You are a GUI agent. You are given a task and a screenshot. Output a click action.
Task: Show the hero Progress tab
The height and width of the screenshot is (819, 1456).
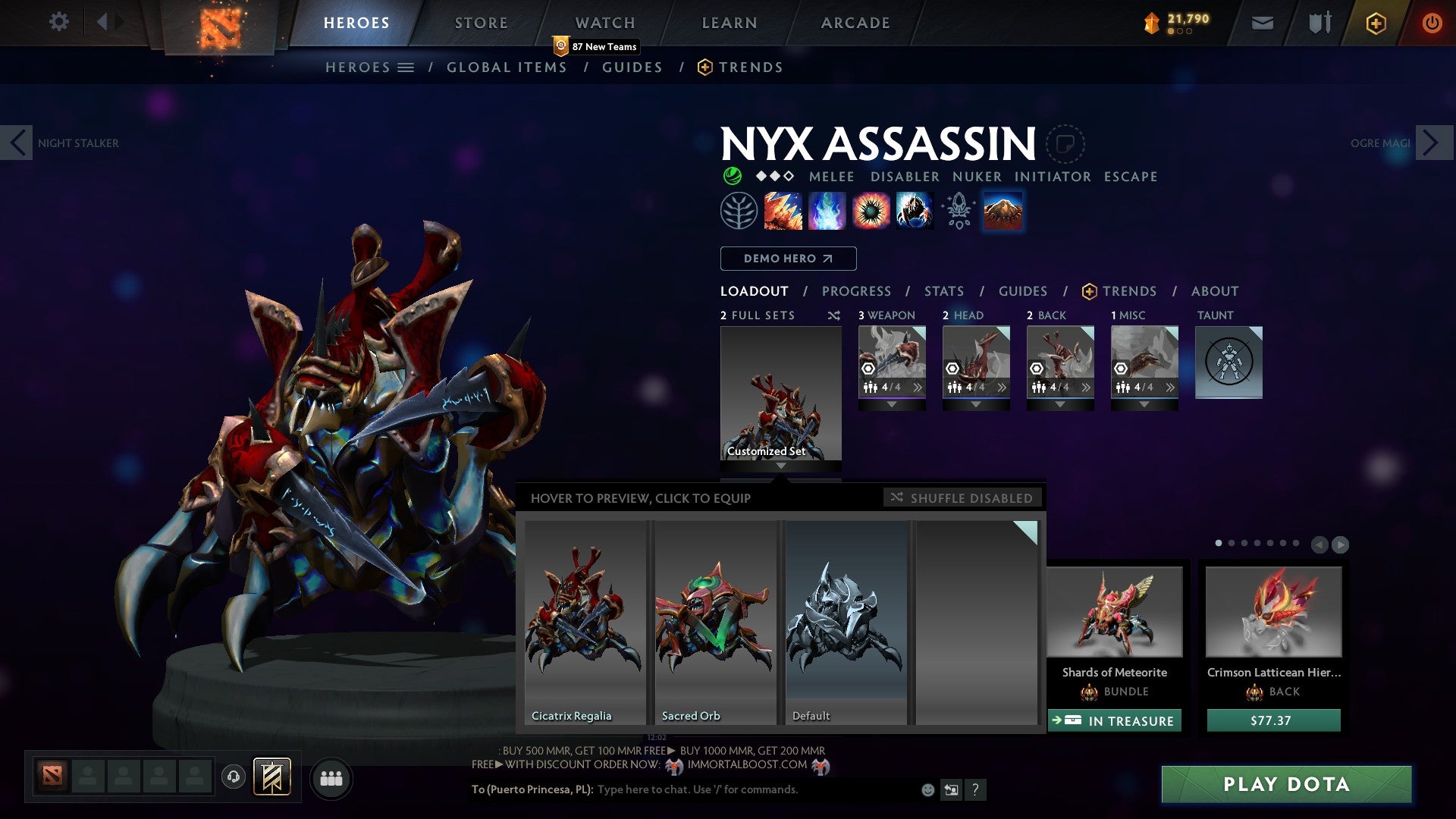[x=856, y=291]
